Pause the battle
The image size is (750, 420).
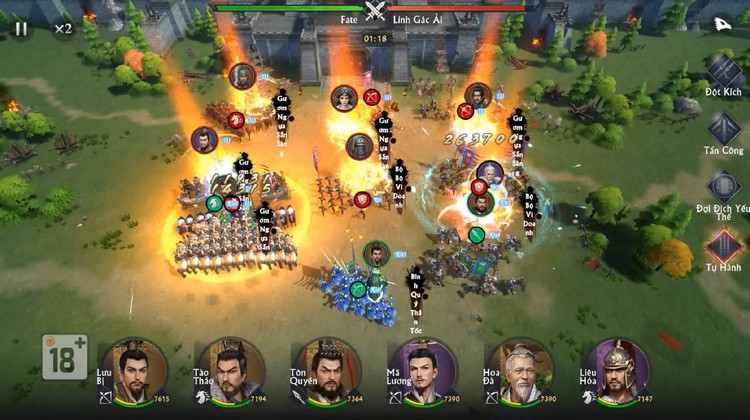[21, 28]
